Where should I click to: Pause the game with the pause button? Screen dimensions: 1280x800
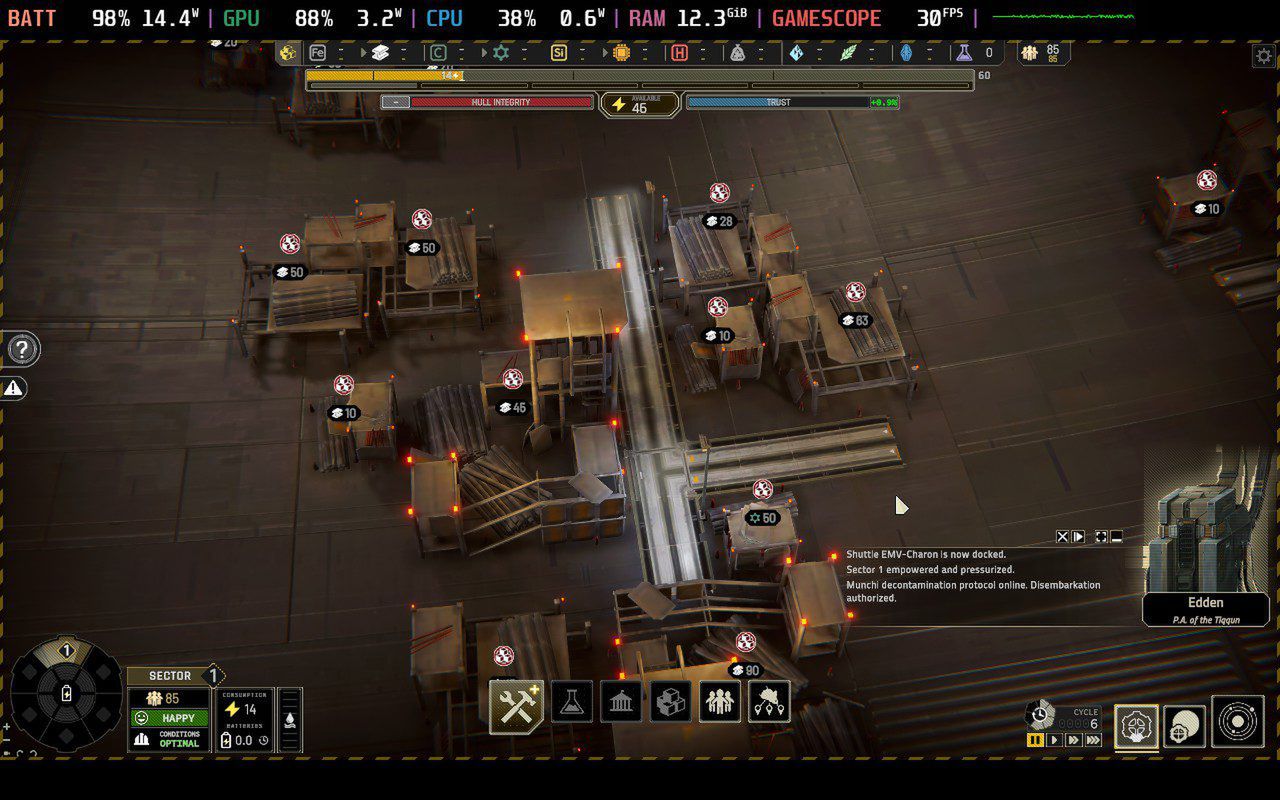(x=1035, y=740)
